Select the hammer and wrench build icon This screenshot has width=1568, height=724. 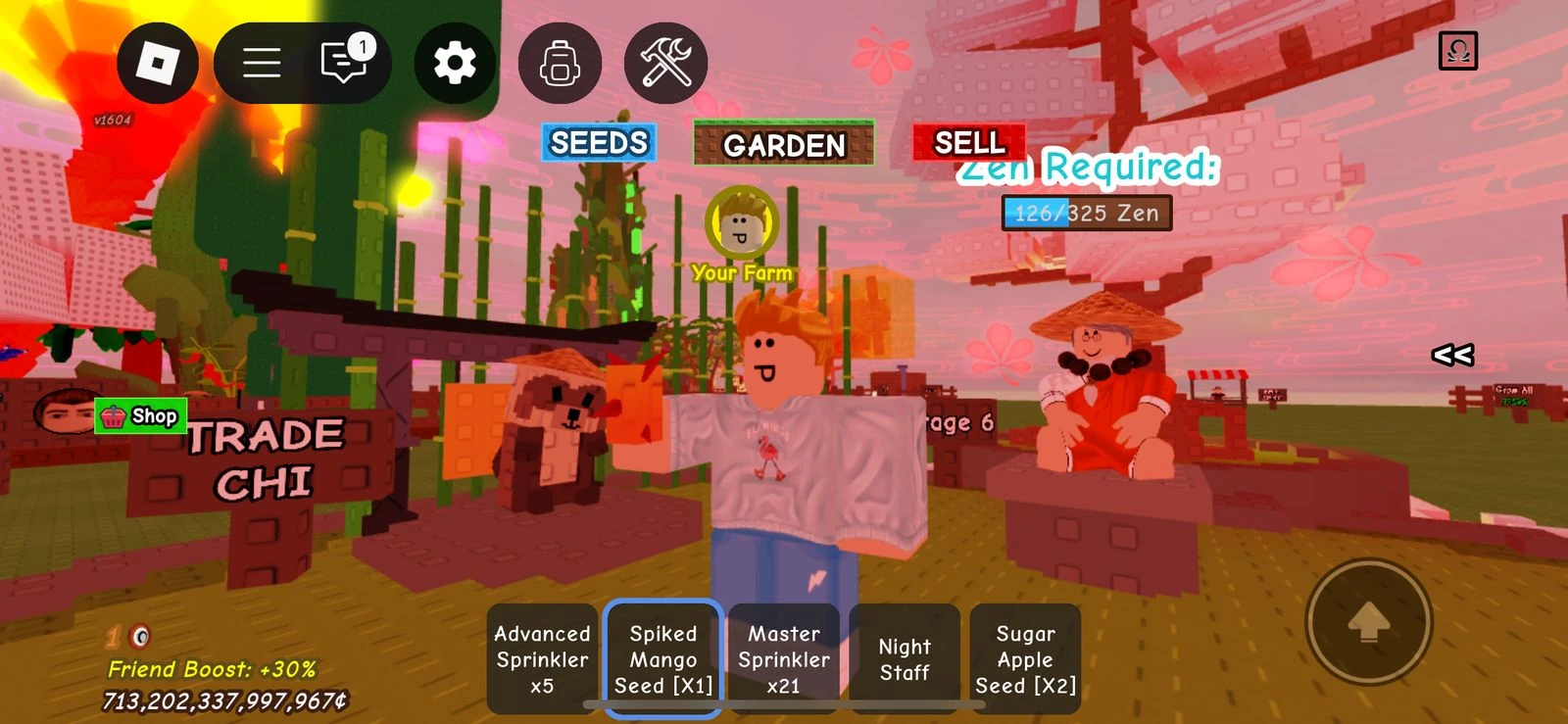667,63
